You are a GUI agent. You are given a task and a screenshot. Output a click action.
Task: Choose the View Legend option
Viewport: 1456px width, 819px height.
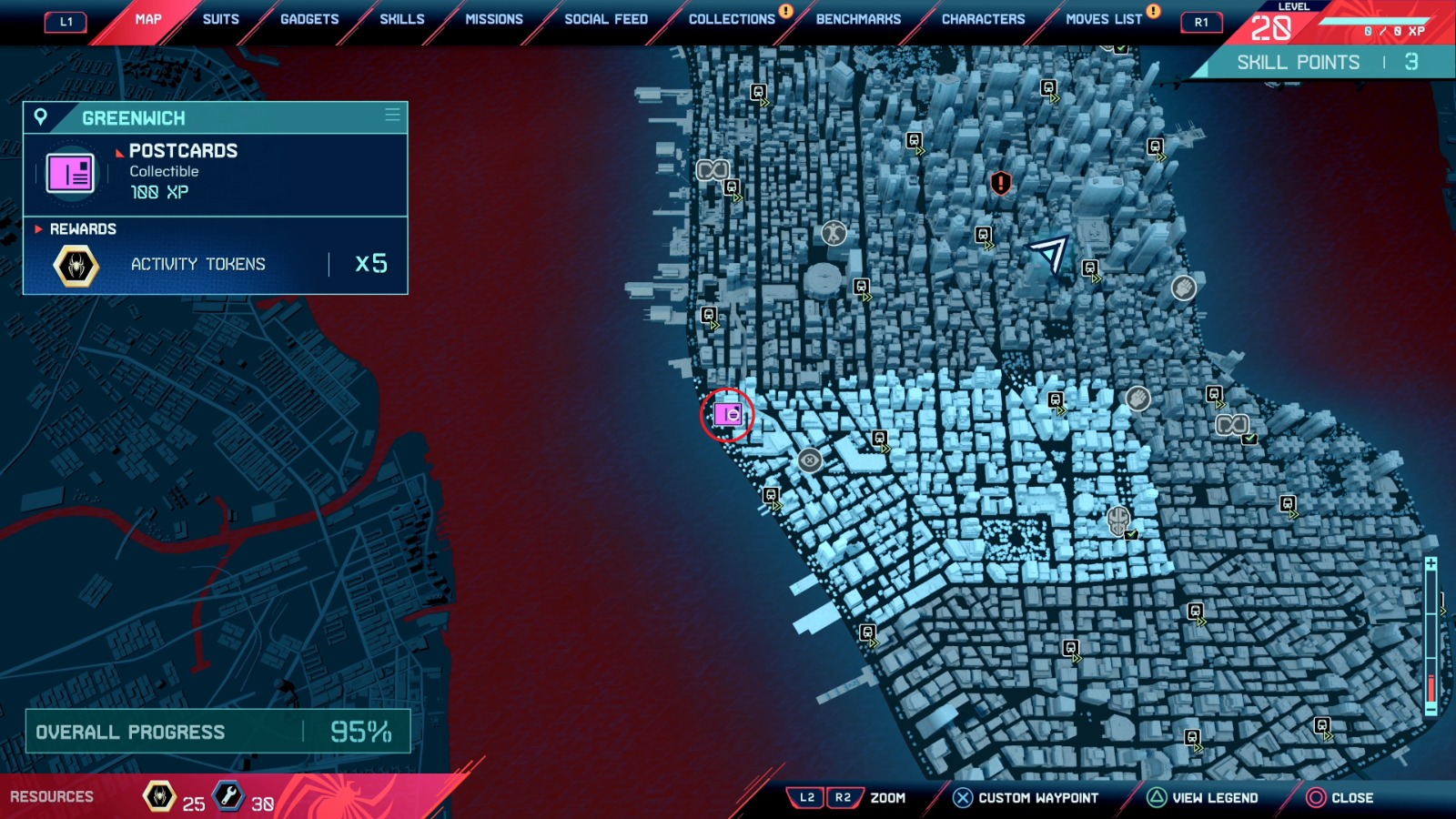coord(1203,798)
